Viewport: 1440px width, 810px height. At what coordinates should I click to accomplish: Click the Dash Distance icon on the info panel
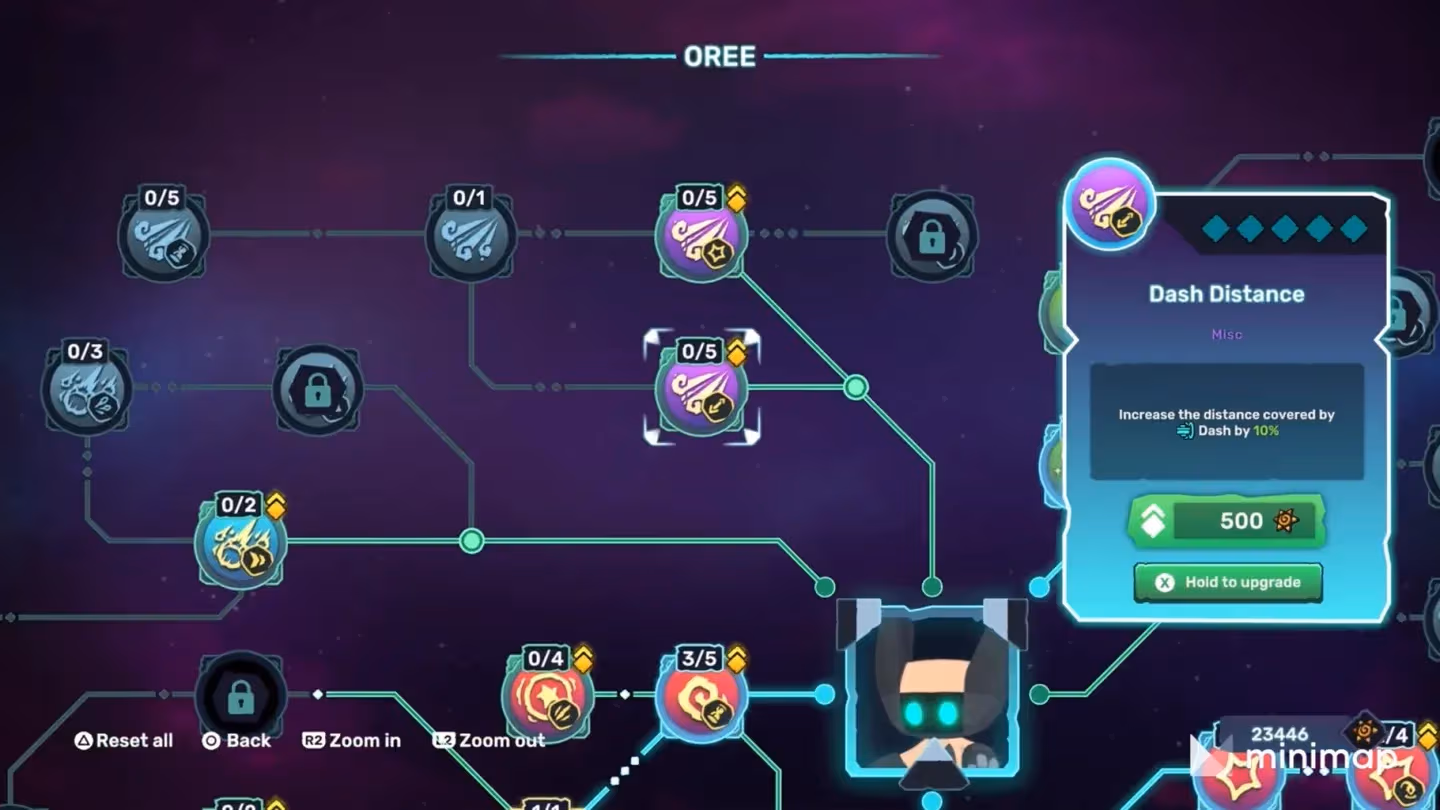[1109, 204]
